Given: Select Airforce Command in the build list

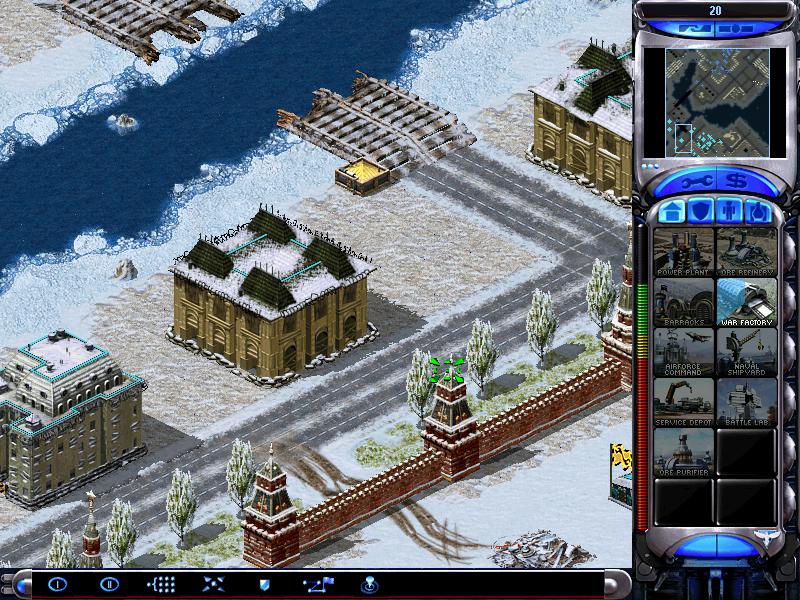Looking at the screenshot, I should click(684, 352).
